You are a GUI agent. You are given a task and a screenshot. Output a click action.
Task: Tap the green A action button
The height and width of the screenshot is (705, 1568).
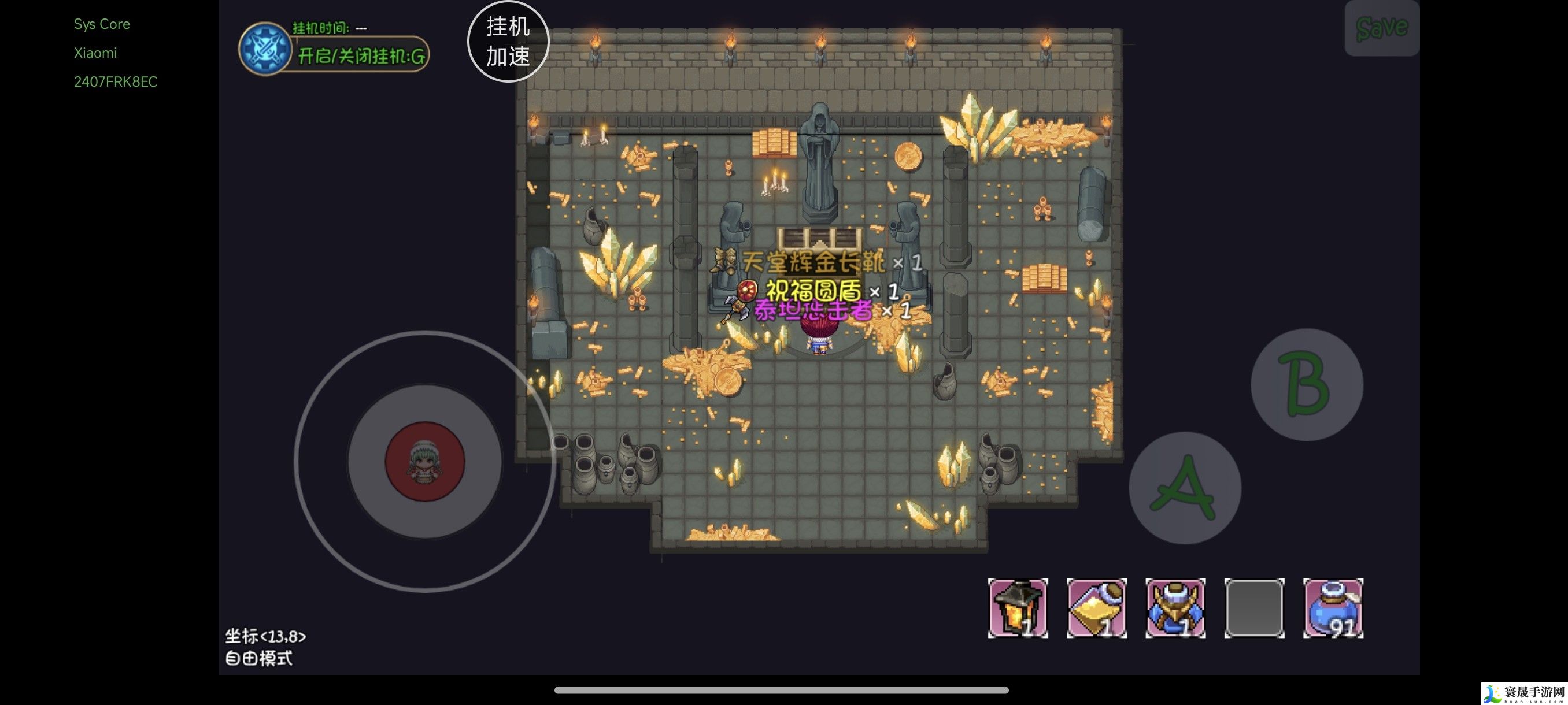1184,487
